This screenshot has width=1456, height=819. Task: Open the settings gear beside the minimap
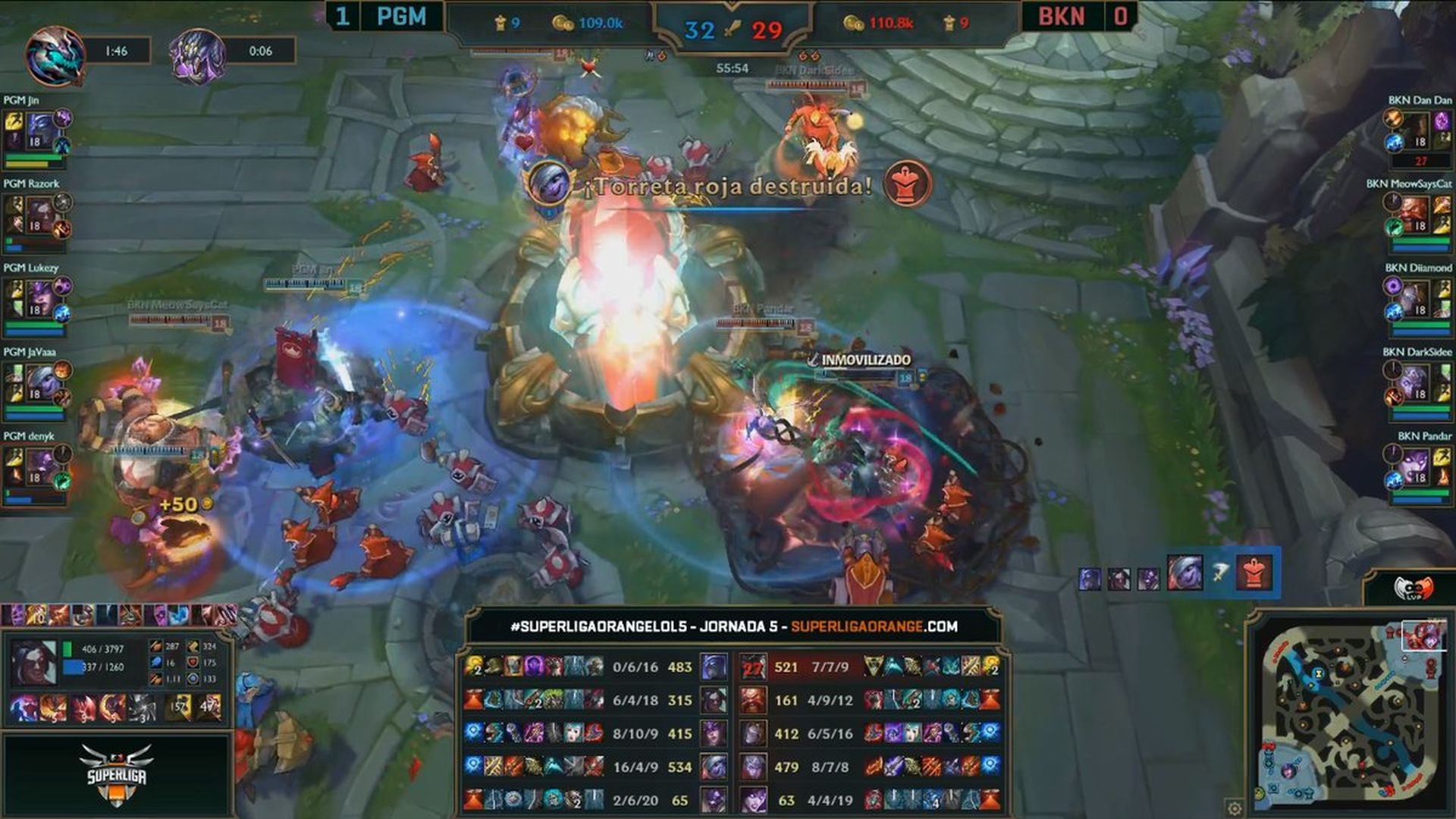1235,808
